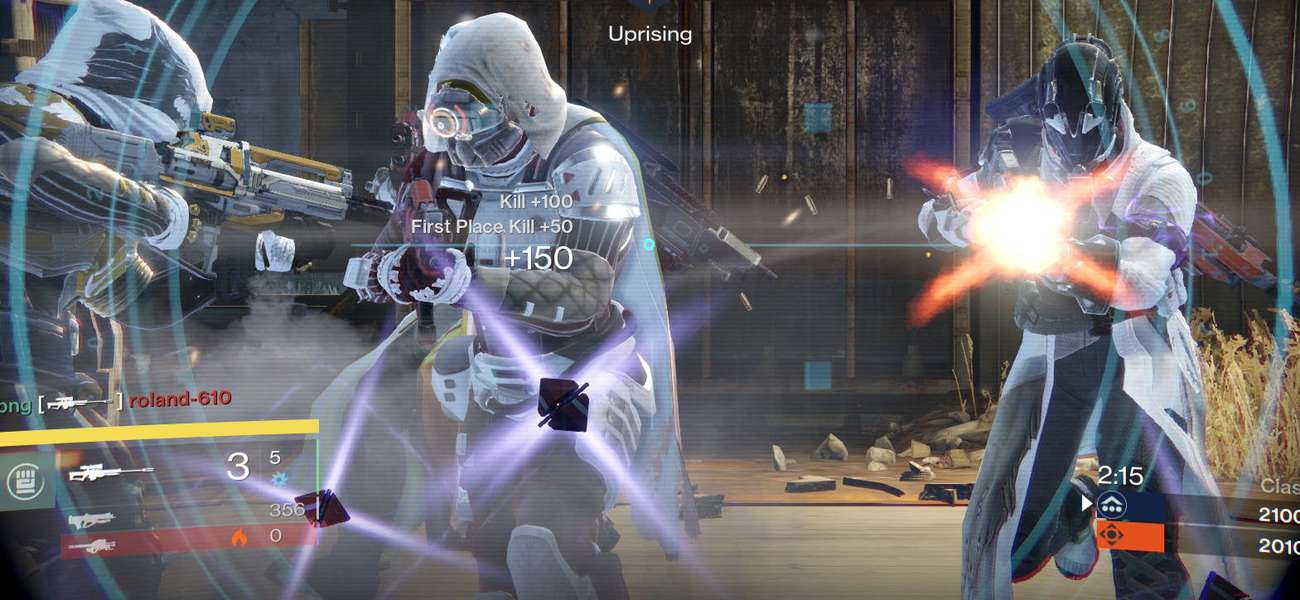The height and width of the screenshot is (600, 1300).
Task: Select the sniper rifle primary weapon slot
Action: 111,473
